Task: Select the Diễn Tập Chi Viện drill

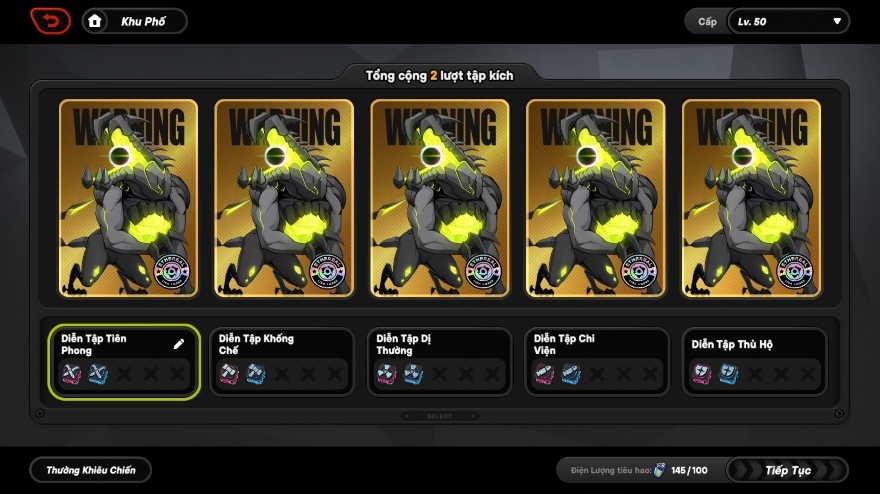Action: pyautogui.click(x=597, y=361)
